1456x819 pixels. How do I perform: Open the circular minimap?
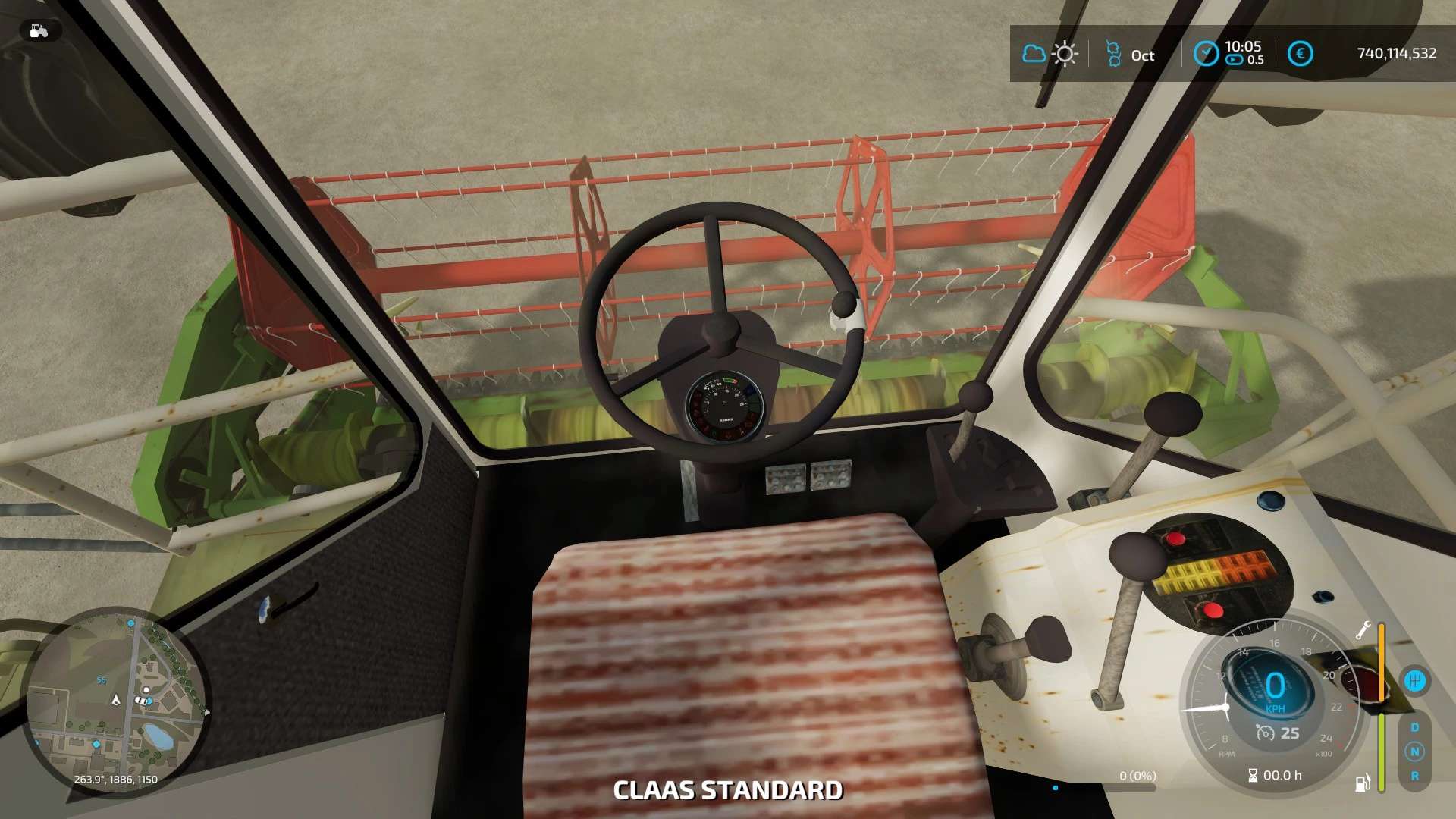pyautogui.click(x=116, y=701)
